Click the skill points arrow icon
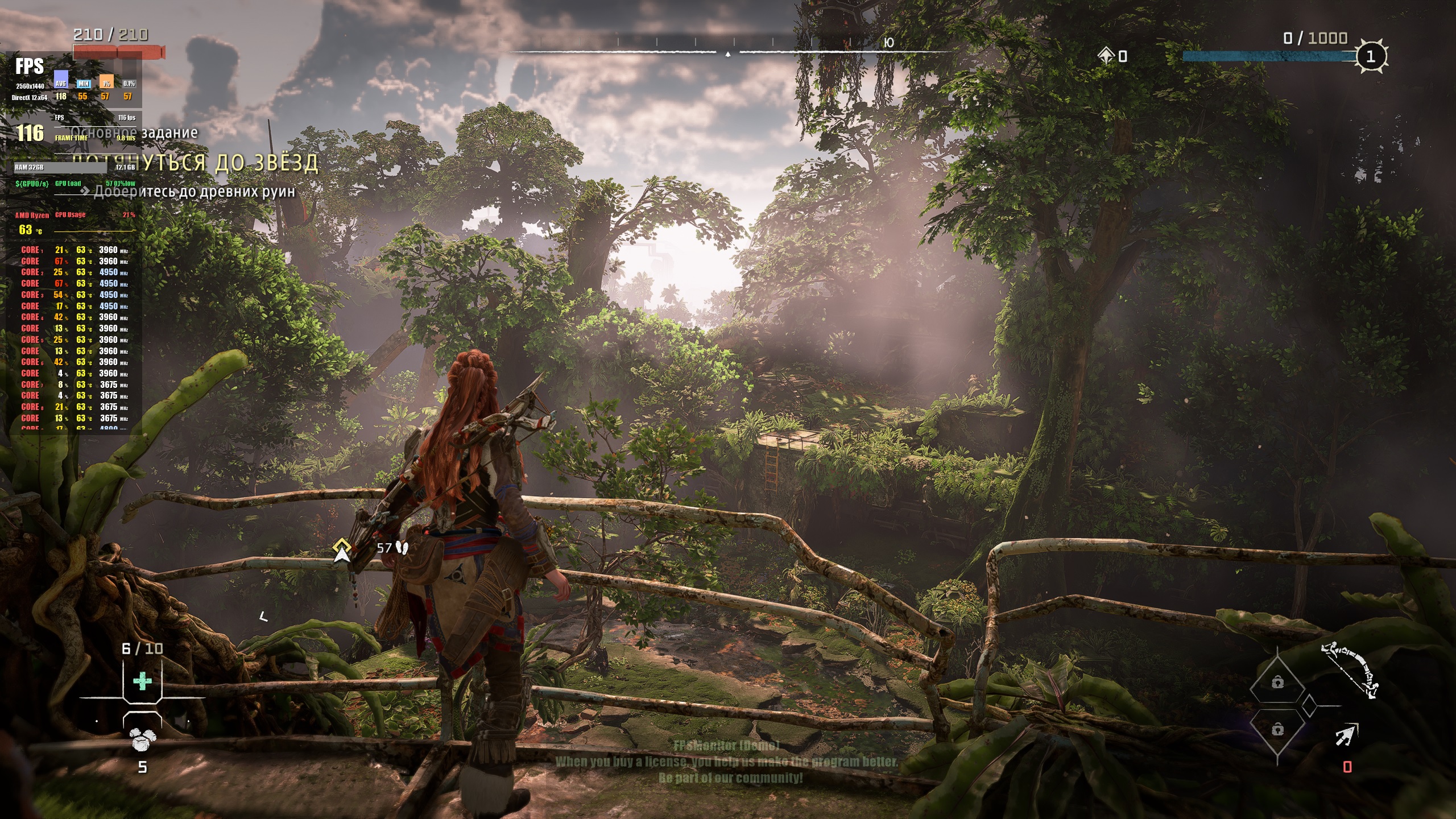This screenshot has height=819, width=1456. [x=1106, y=56]
